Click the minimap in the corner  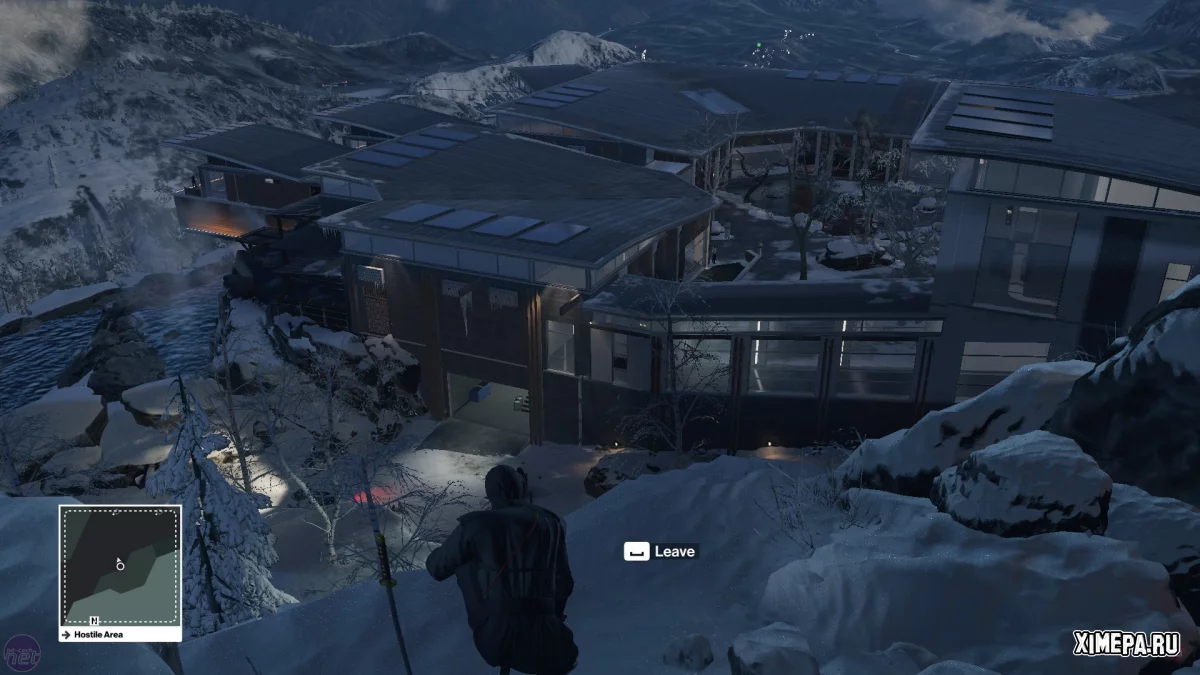(120, 565)
